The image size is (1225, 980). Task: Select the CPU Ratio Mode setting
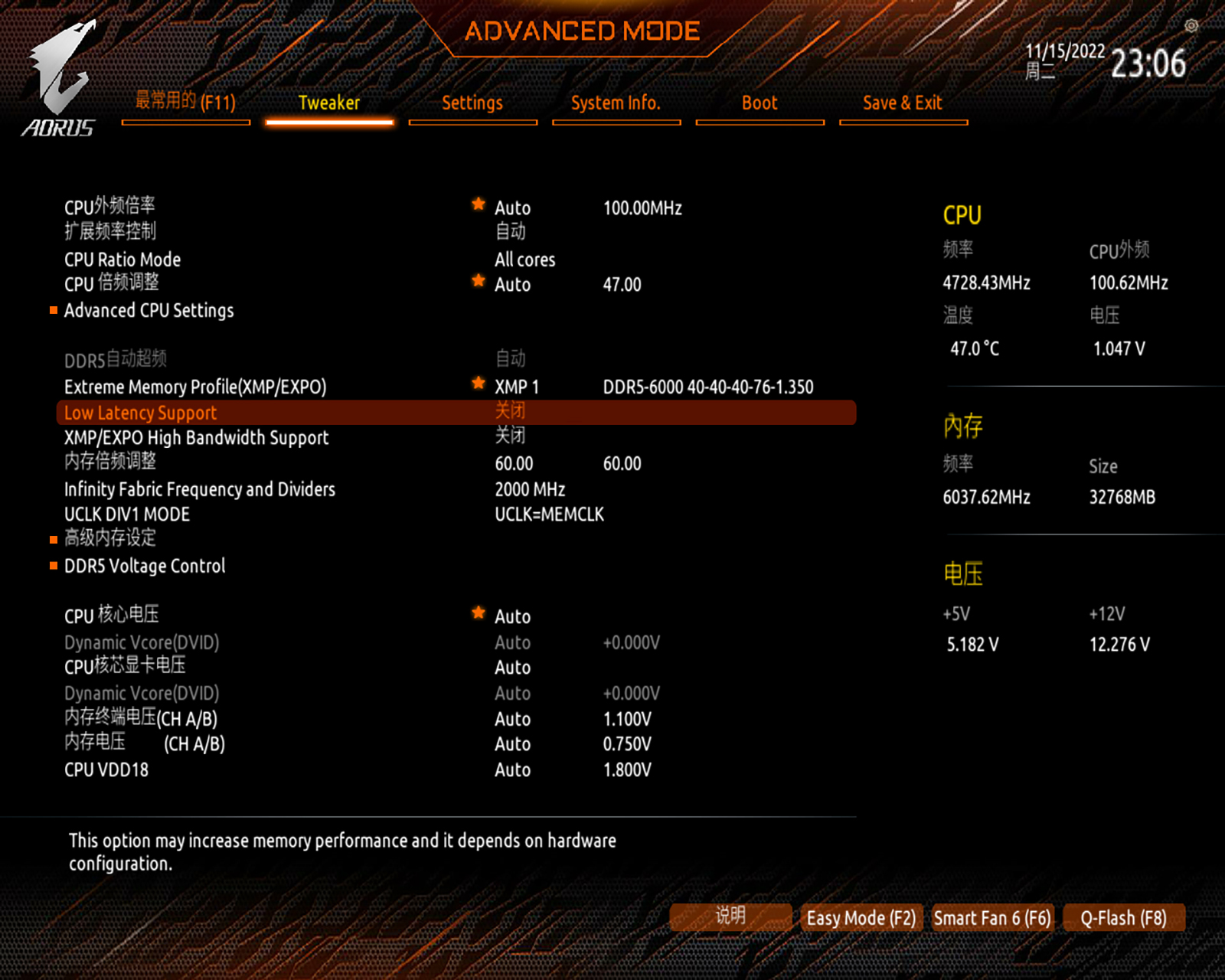click(x=122, y=260)
